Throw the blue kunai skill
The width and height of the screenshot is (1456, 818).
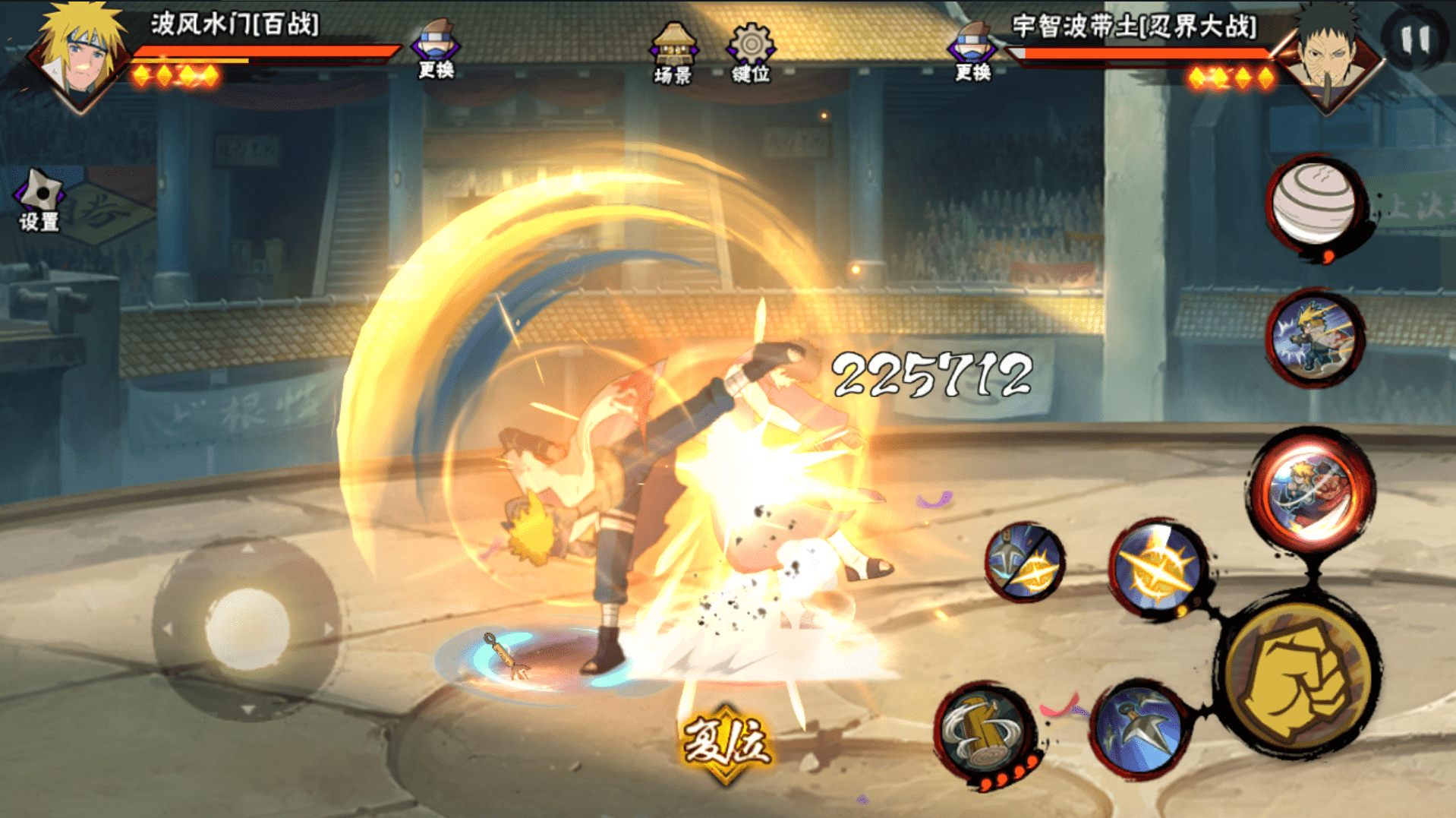[x=1139, y=731]
